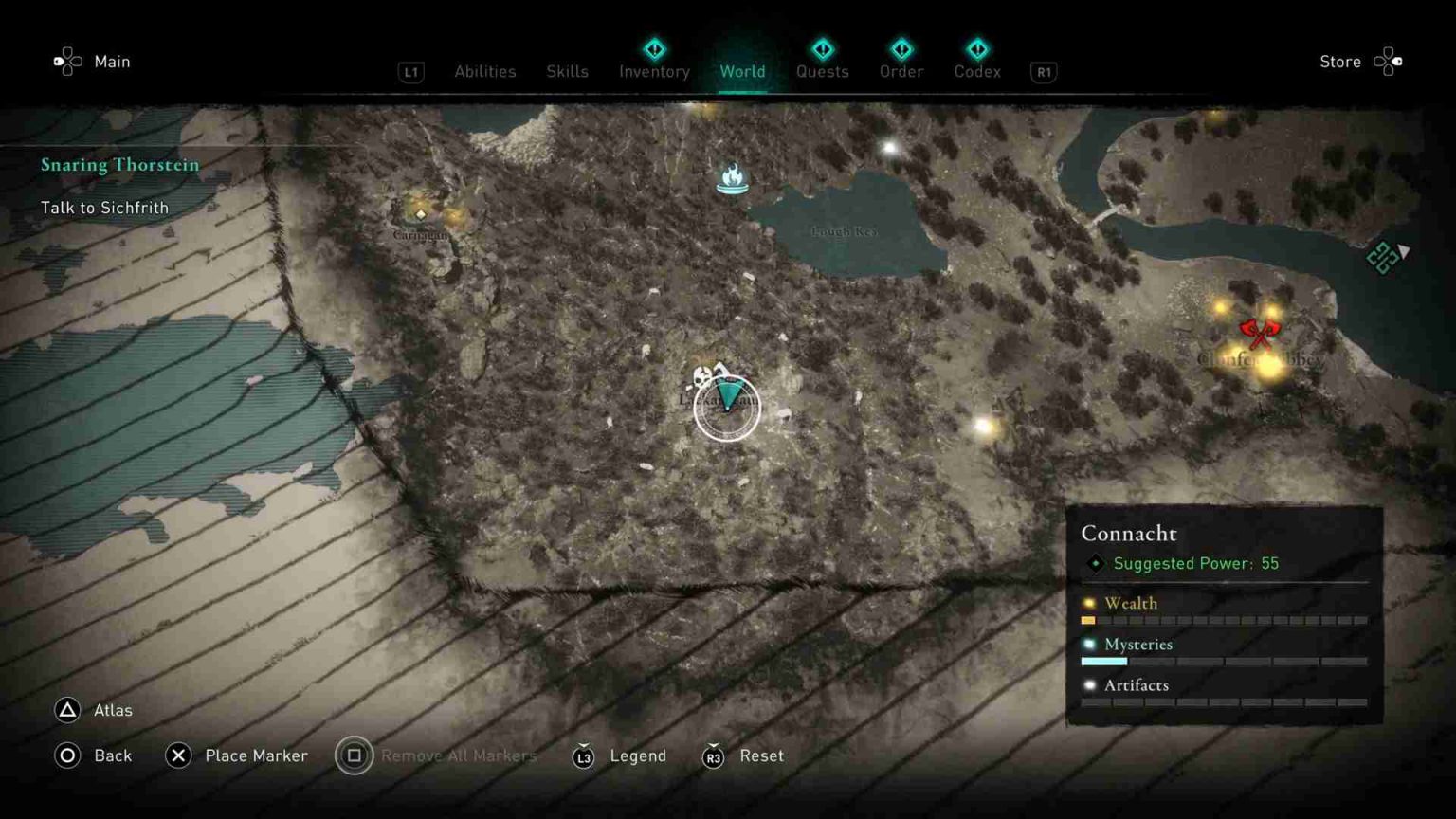1456x819 pixels.
Task: Click the L1 shoulder button icon
Action: click(410, 72)
